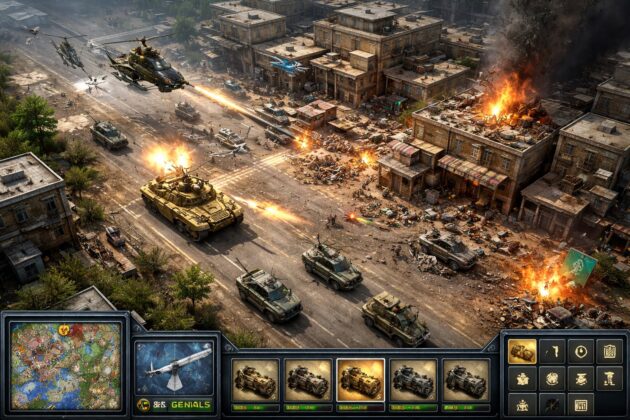630x420 pixels.
Task: Click the boot-shaped command icon
Action: [x=609, y=378]
